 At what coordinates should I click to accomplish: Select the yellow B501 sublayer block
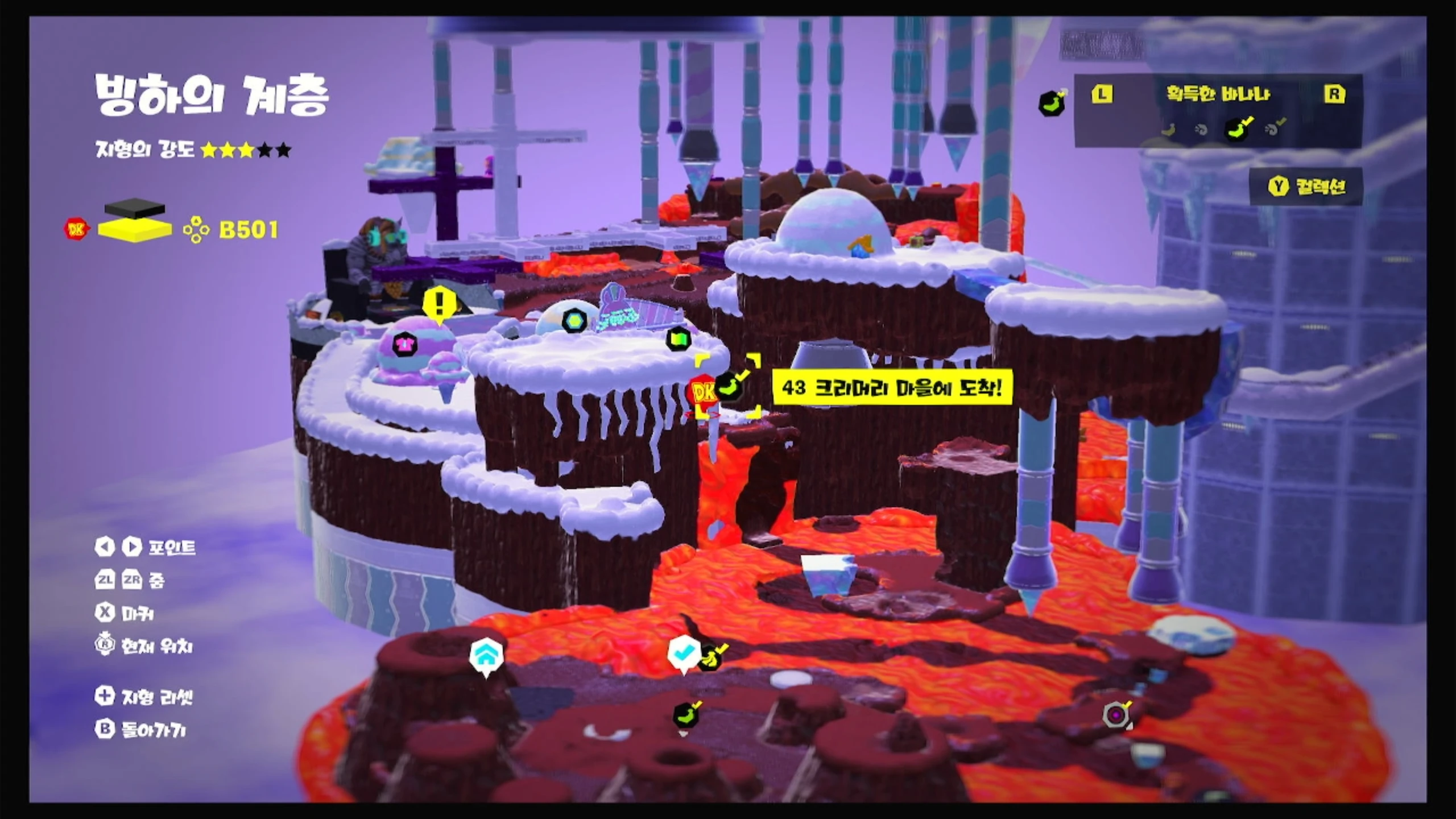pos(135,230)
